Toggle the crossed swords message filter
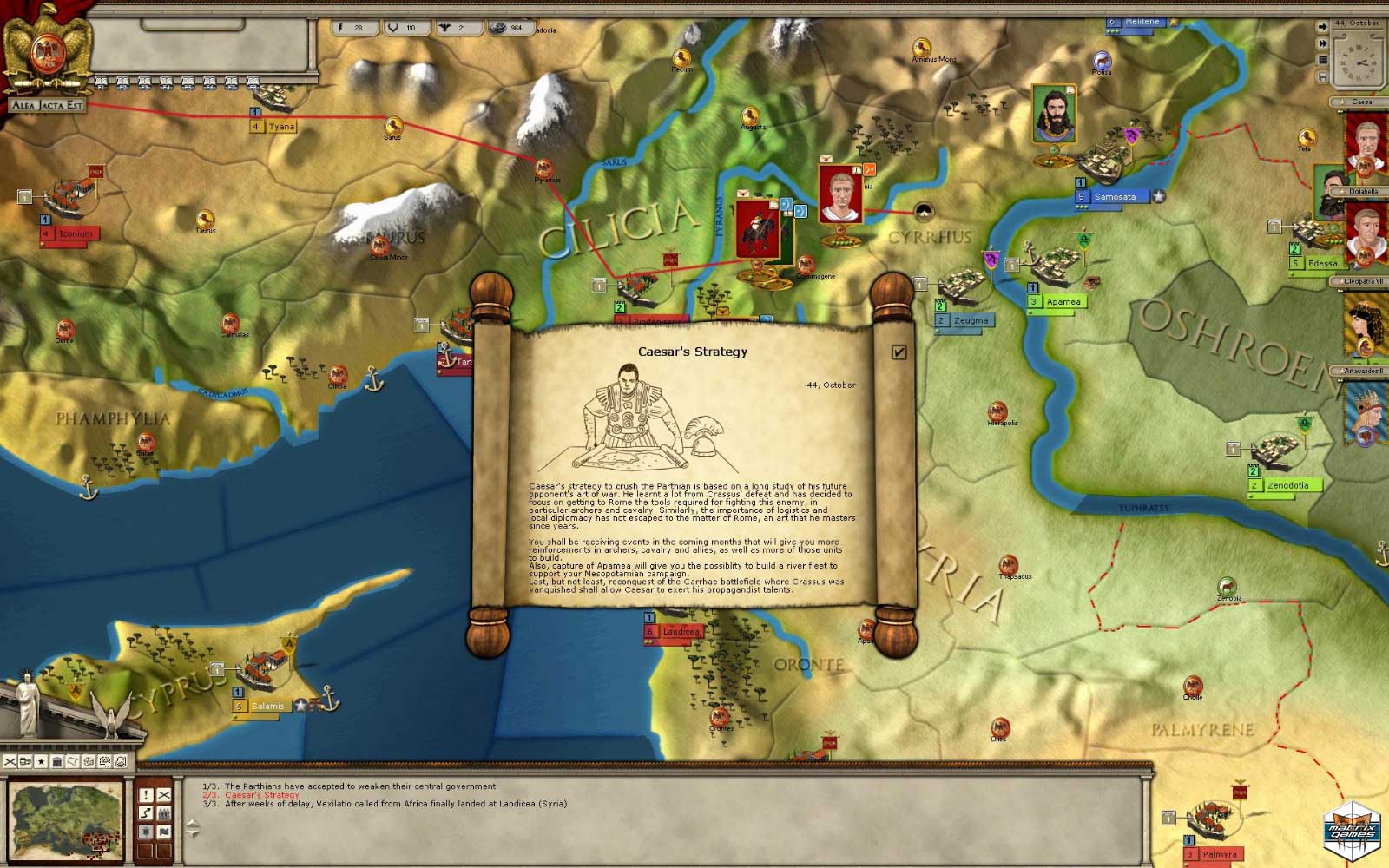1389x868 pixels. 163,794
